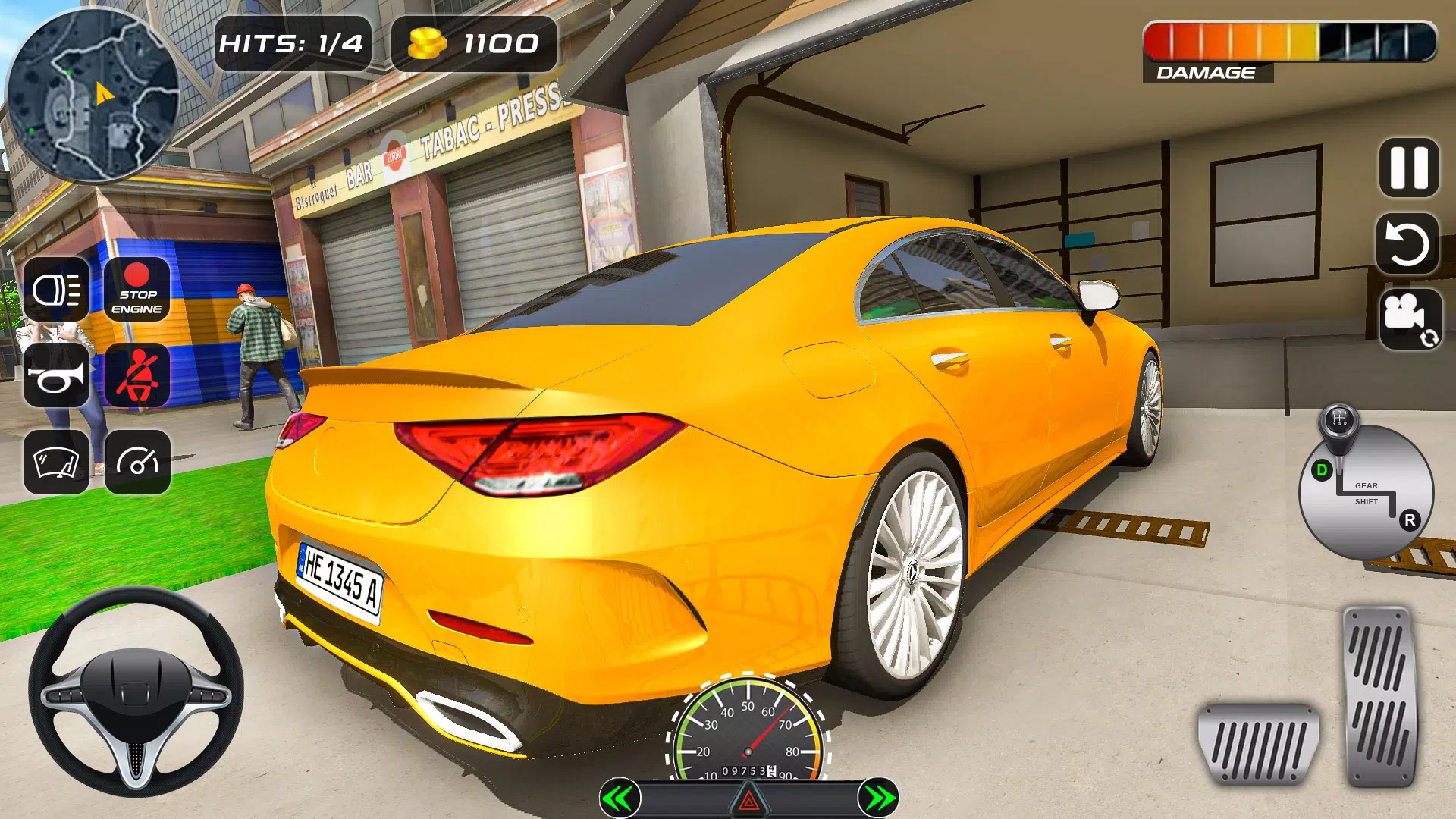This screenshot has width=1456, height=819.
Task: Pause the game
Action: click(x=1408, y=168)
